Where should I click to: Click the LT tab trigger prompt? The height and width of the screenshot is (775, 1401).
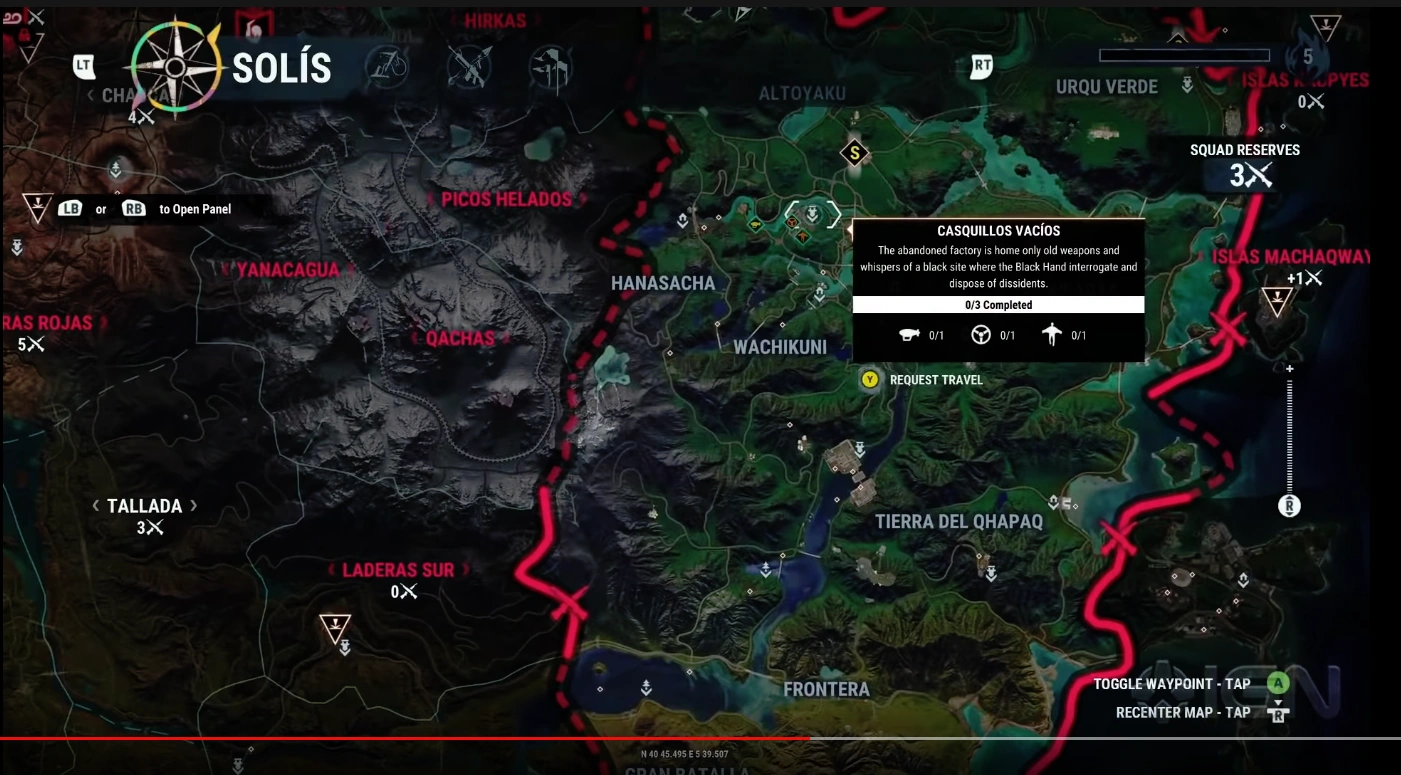pyautogui.click(x=86, y=67)
